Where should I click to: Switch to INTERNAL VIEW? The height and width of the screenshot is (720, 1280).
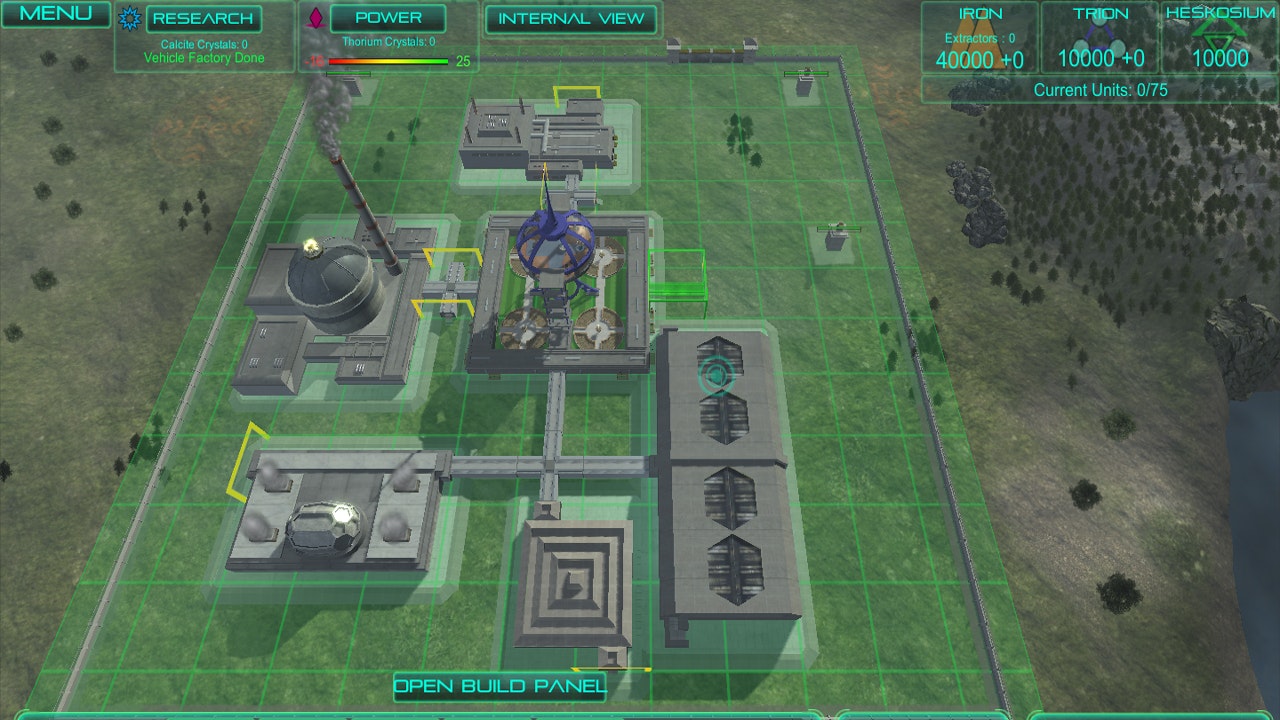coord(571,19)
